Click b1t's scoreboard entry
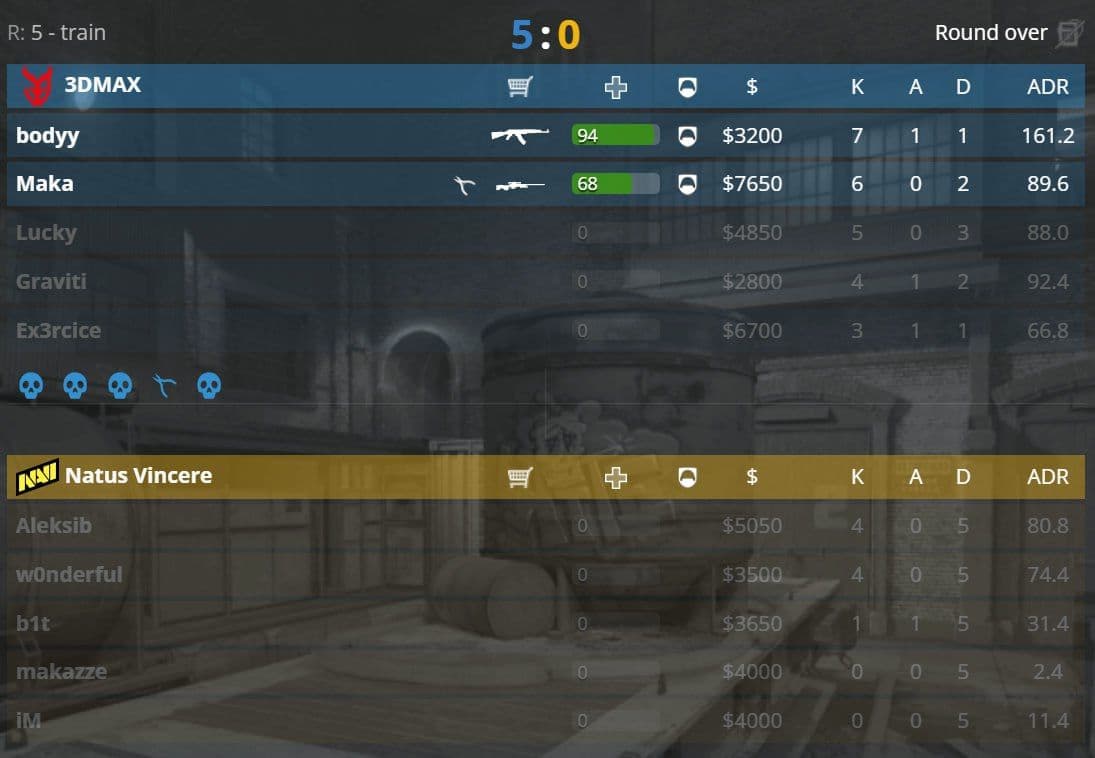Viewport: 1095px width, 758px height. 33,623
